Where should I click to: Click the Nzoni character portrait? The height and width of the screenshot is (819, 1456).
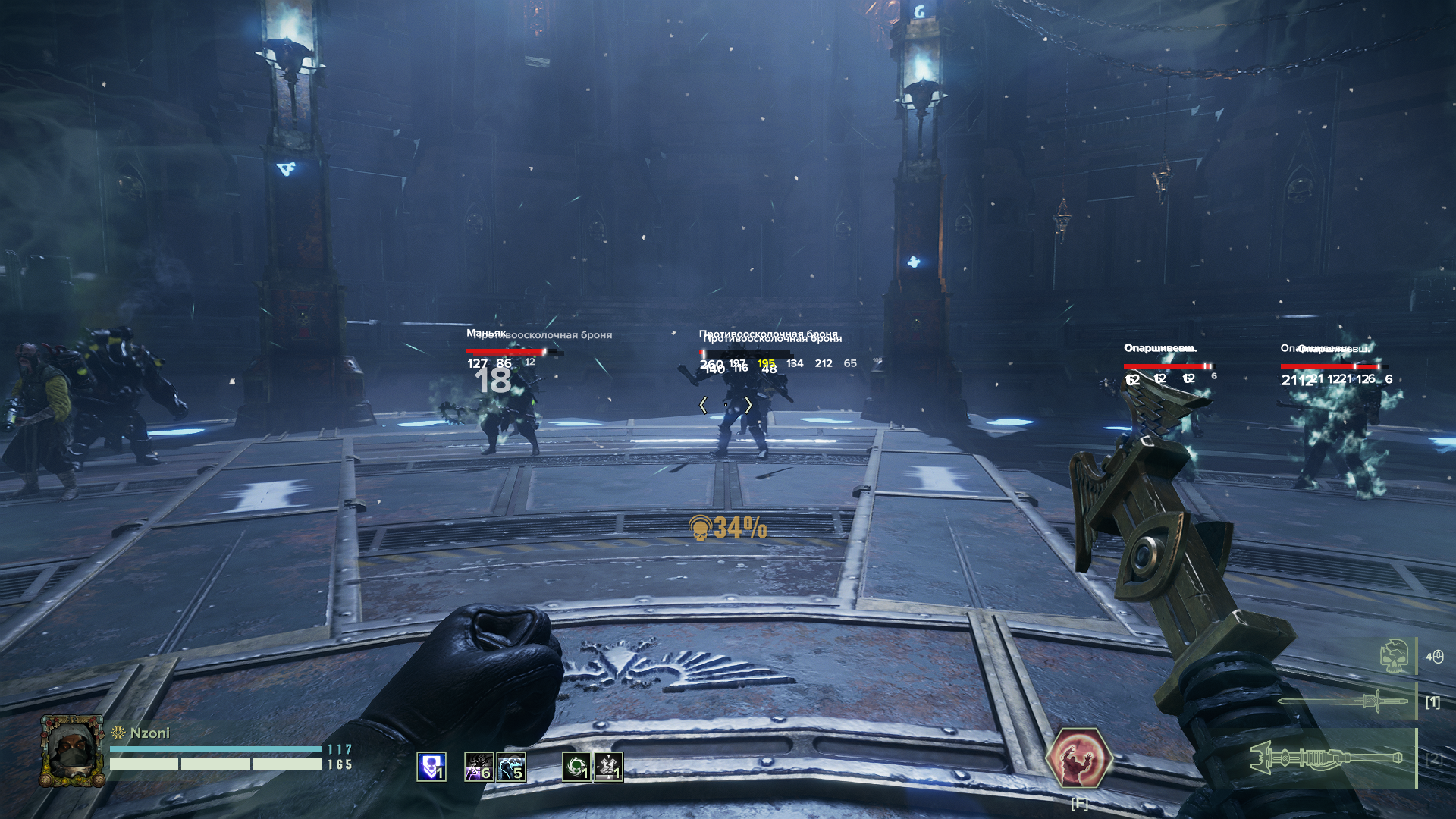coord(72,752)
